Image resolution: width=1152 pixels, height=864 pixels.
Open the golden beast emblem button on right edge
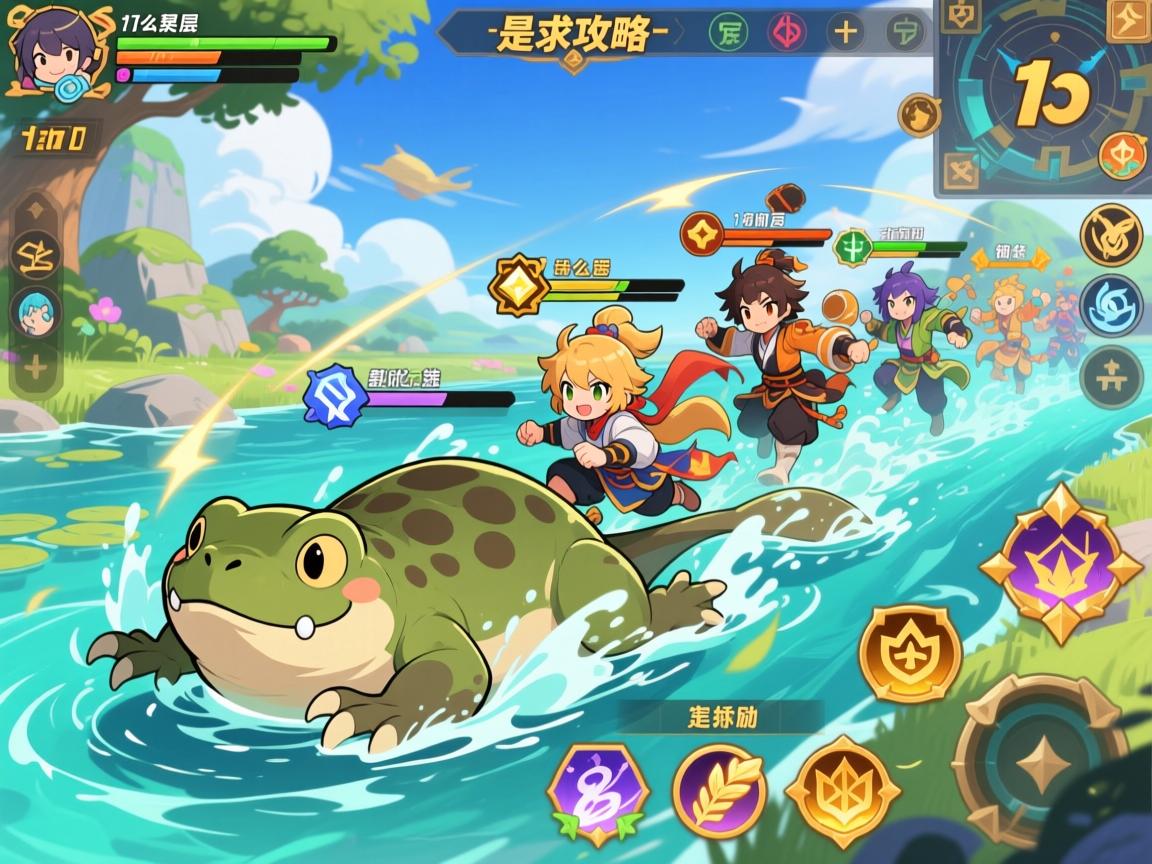click(x=1111, y=235)
